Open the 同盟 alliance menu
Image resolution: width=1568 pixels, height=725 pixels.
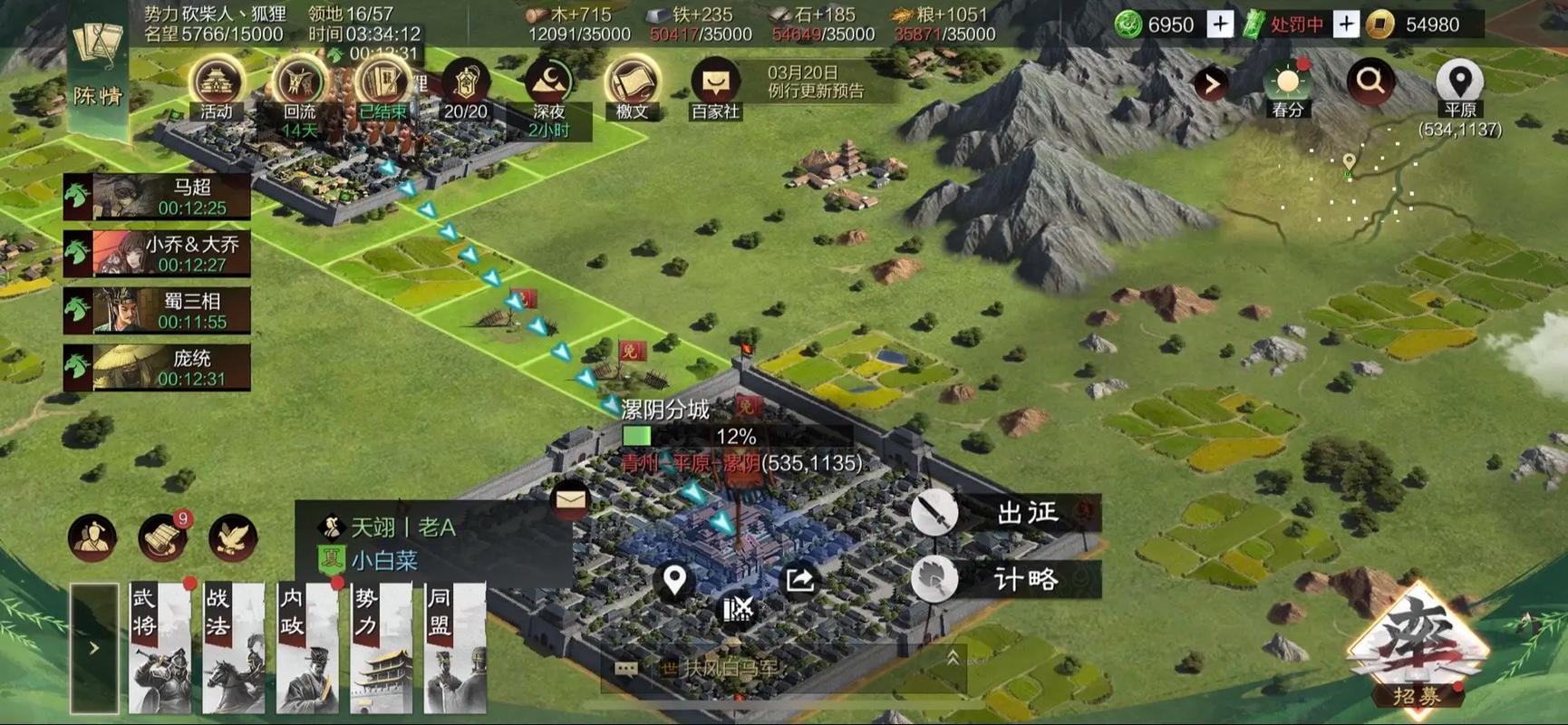tap(455, 647)
